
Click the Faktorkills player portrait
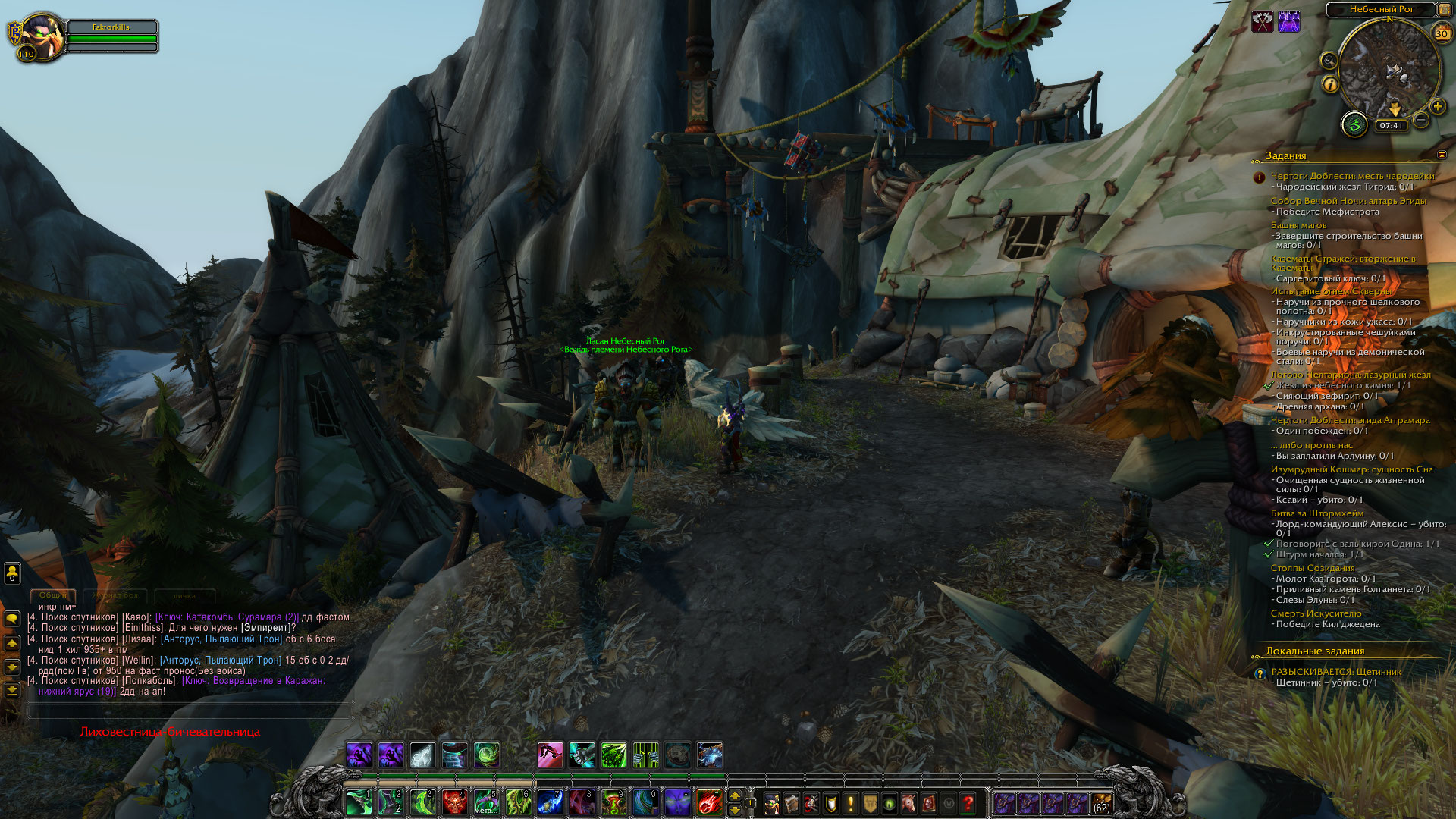click(40, 36)
